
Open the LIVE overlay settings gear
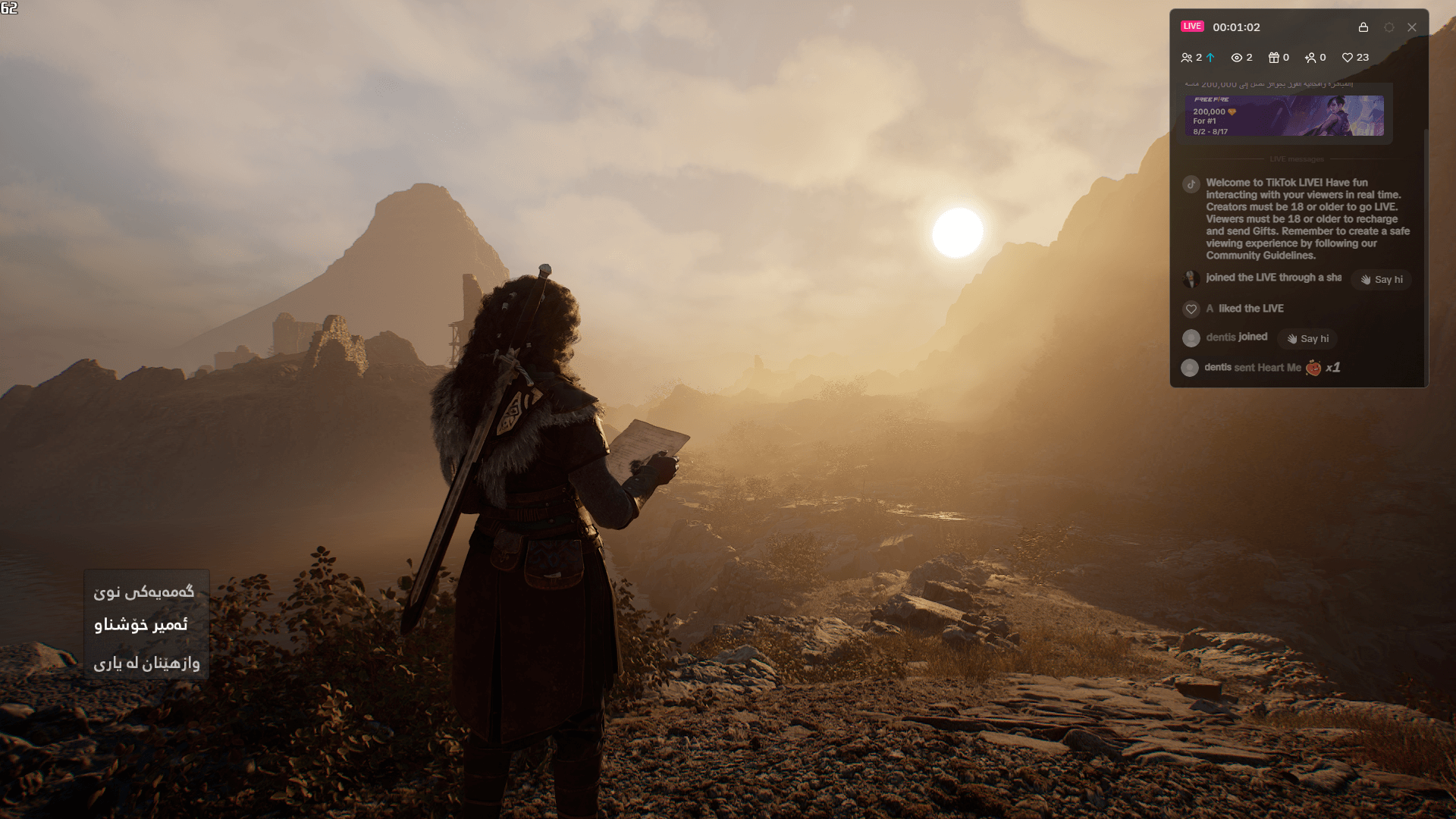1389,27
